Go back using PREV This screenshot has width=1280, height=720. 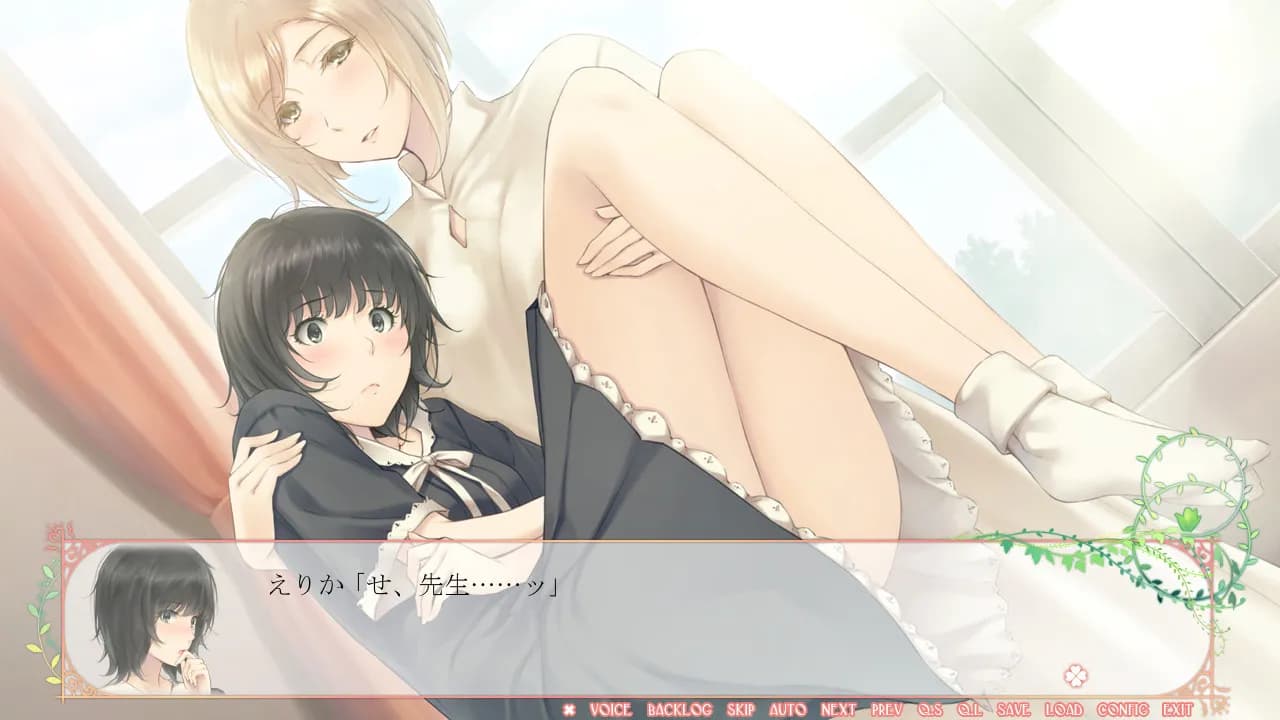(885, 708)
